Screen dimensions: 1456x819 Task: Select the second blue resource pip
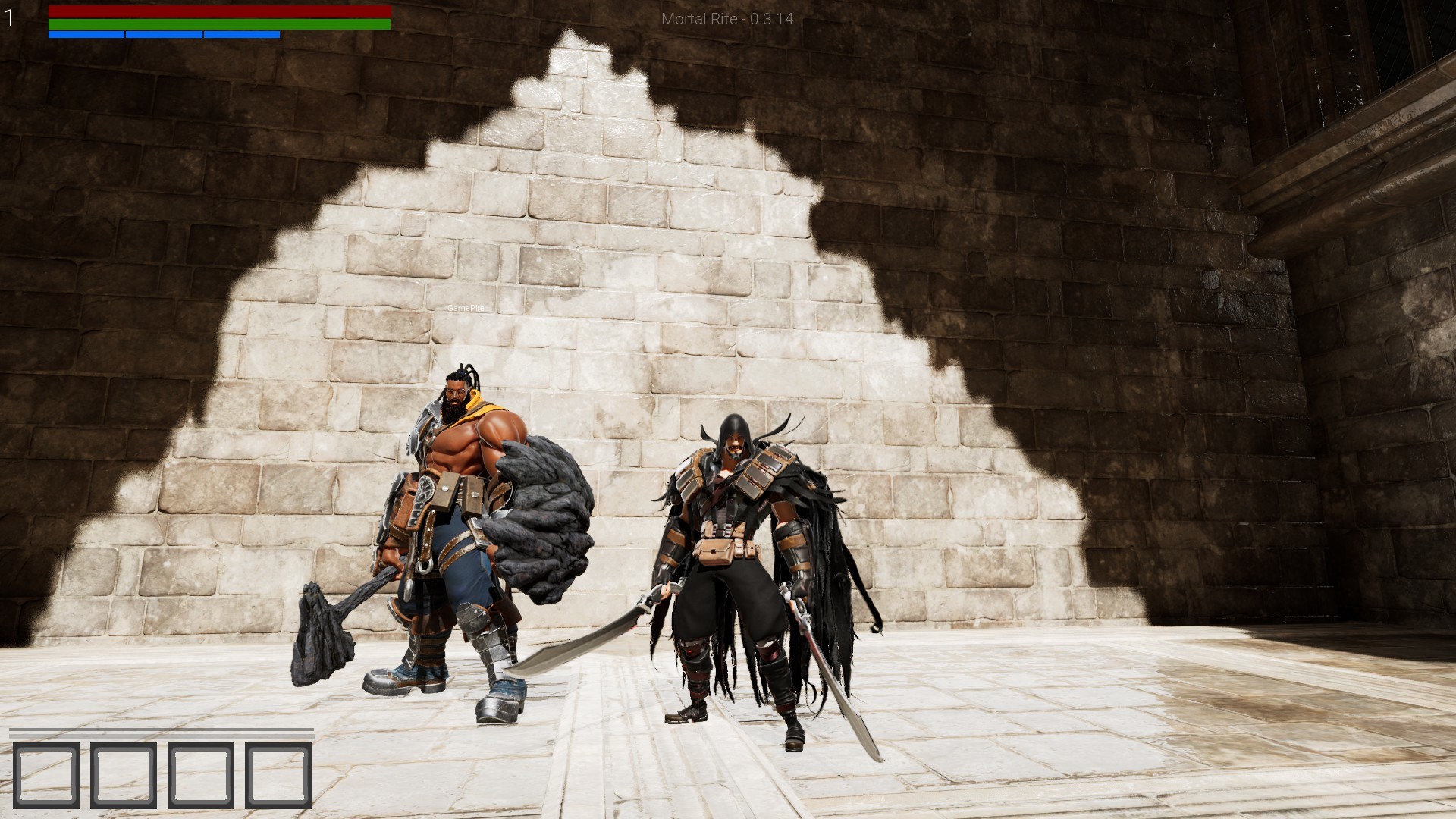tap(163, 34)
